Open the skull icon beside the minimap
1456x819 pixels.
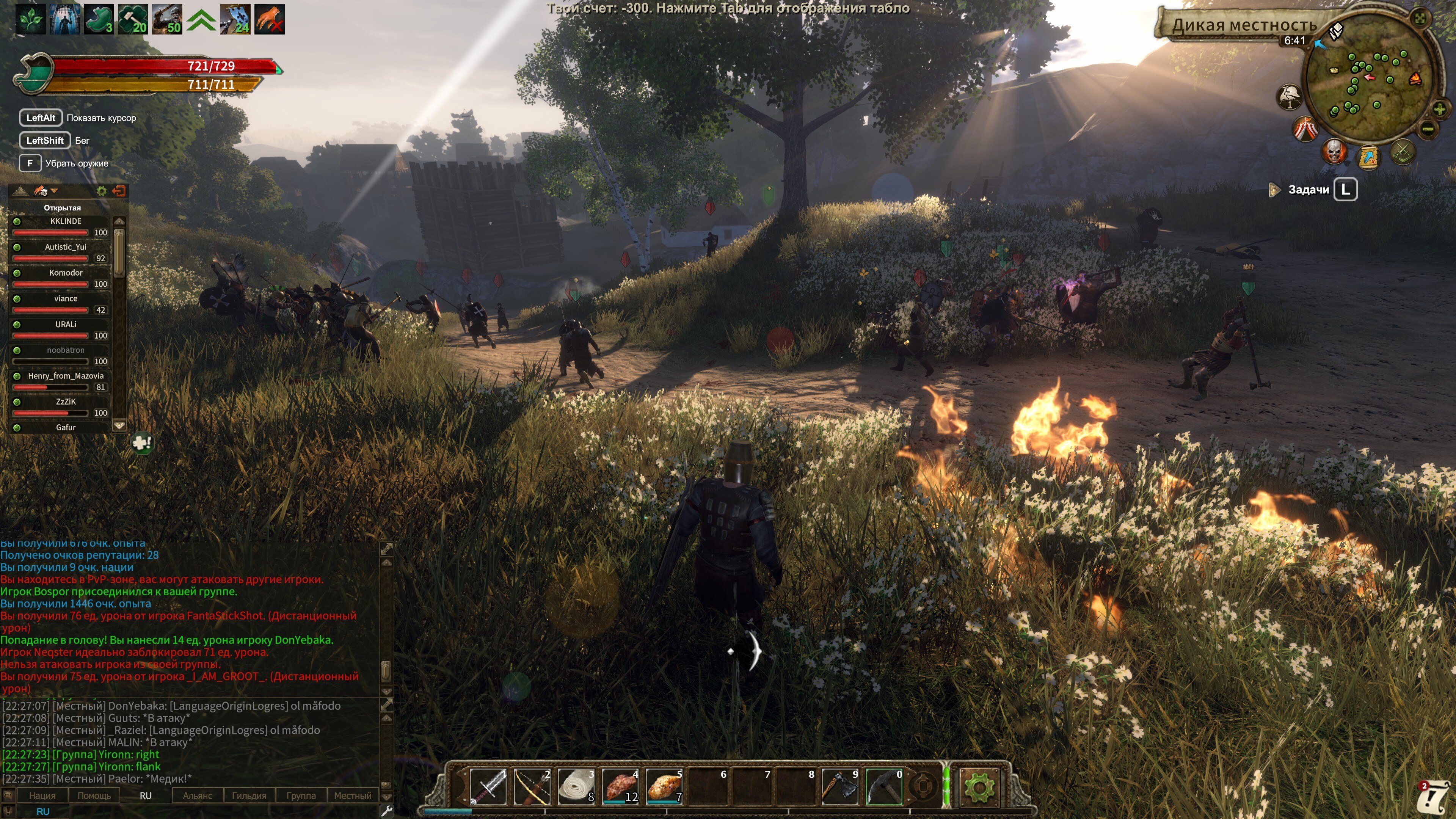pos(1334,152)
